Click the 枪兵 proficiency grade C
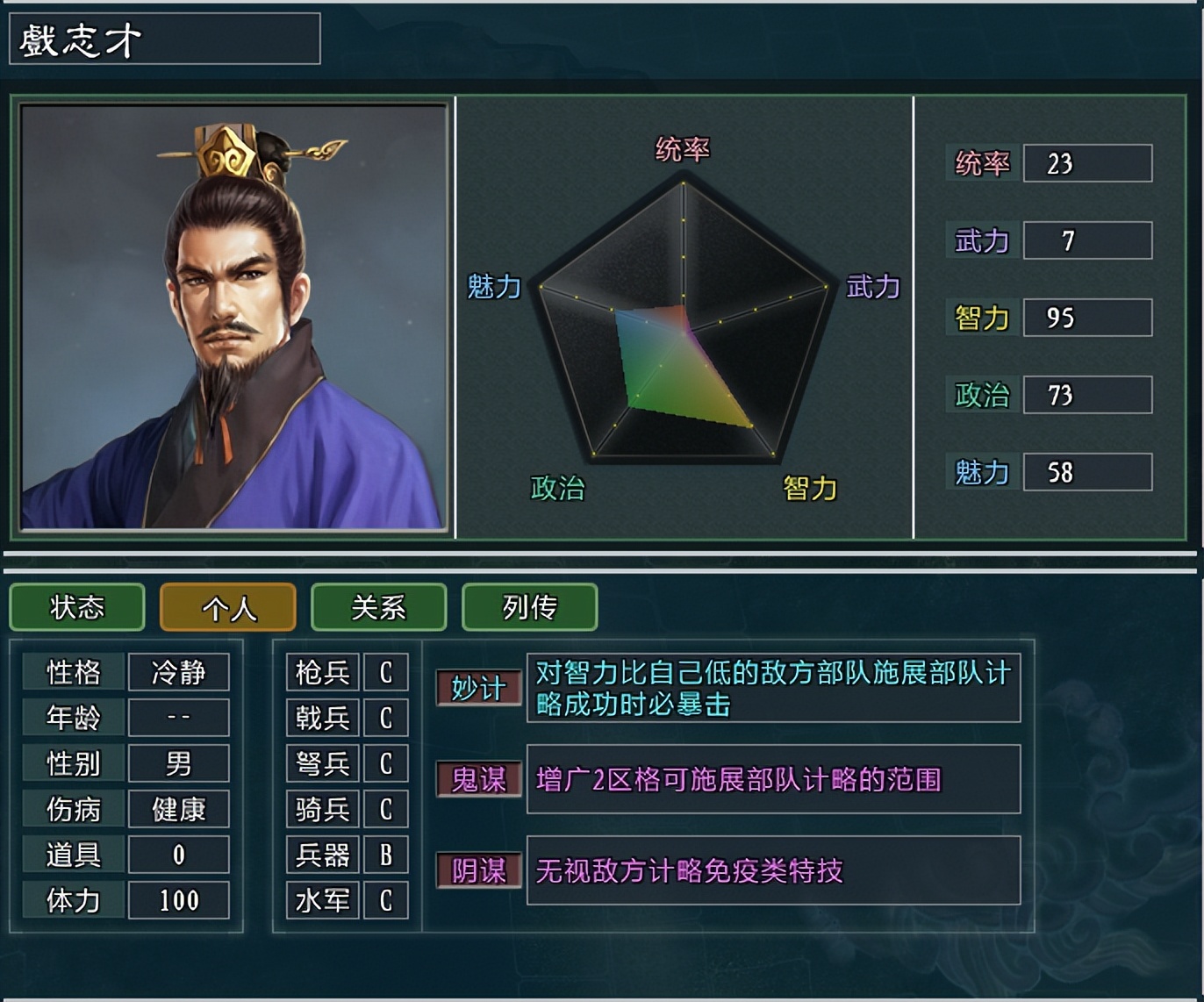The width and height of the screenshot is (1204, 1002). point(384,672)
